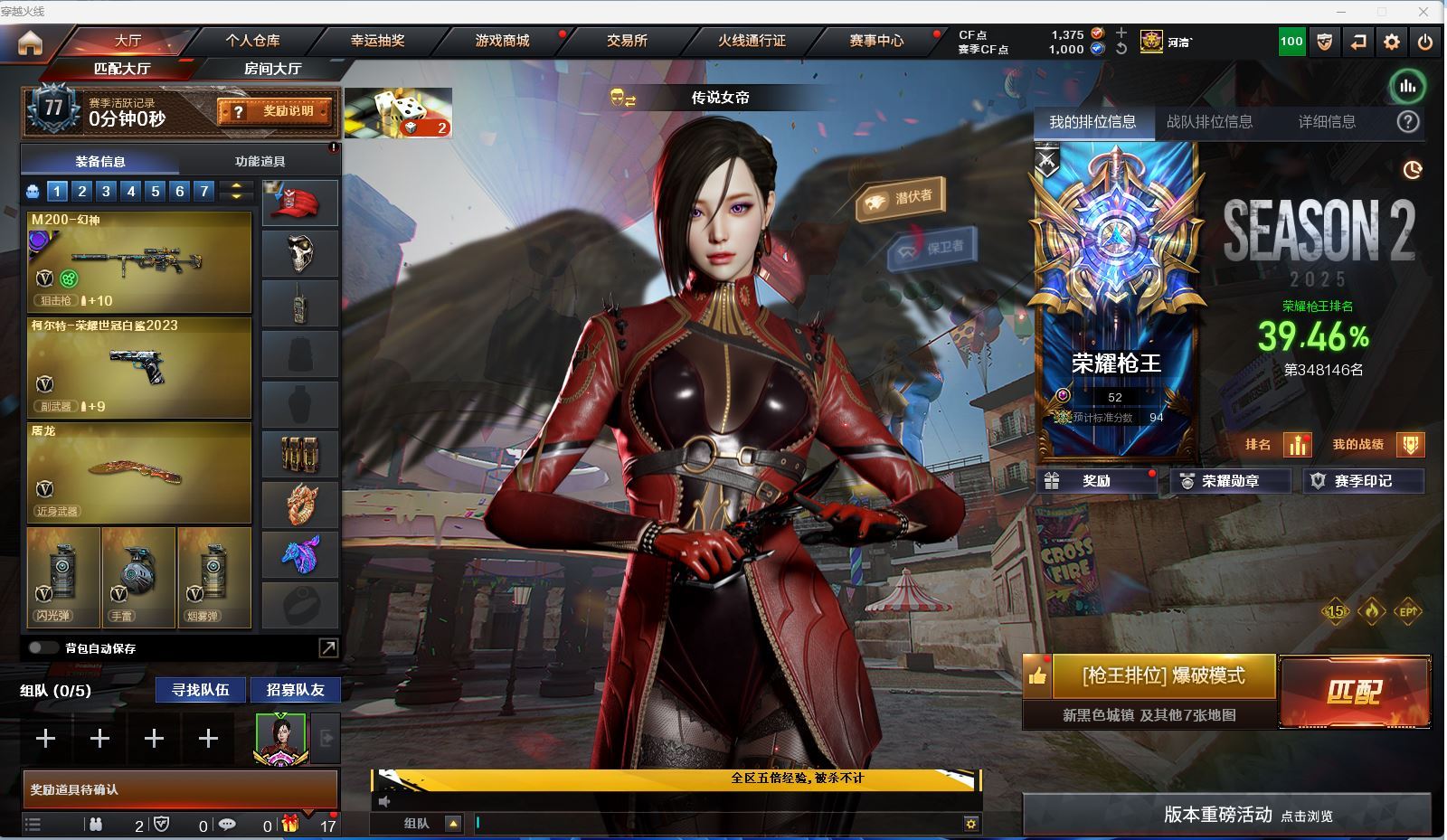View 荣耀勋章 honor medals

click(x=1230, y=481)
